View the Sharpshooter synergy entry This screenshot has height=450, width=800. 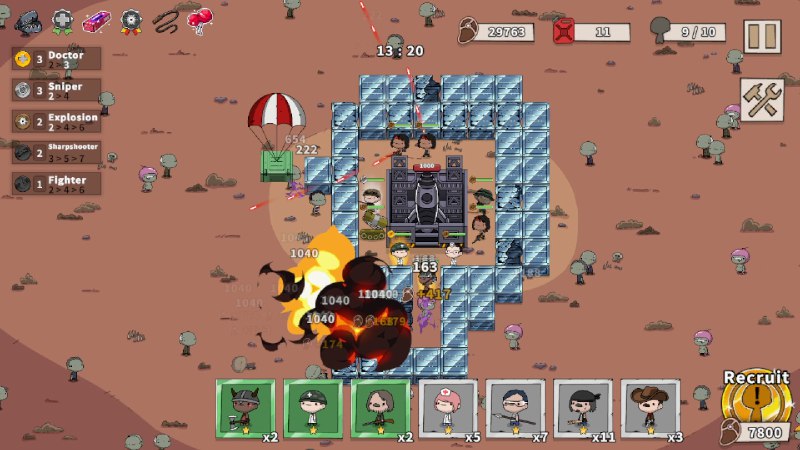point(57,152)
